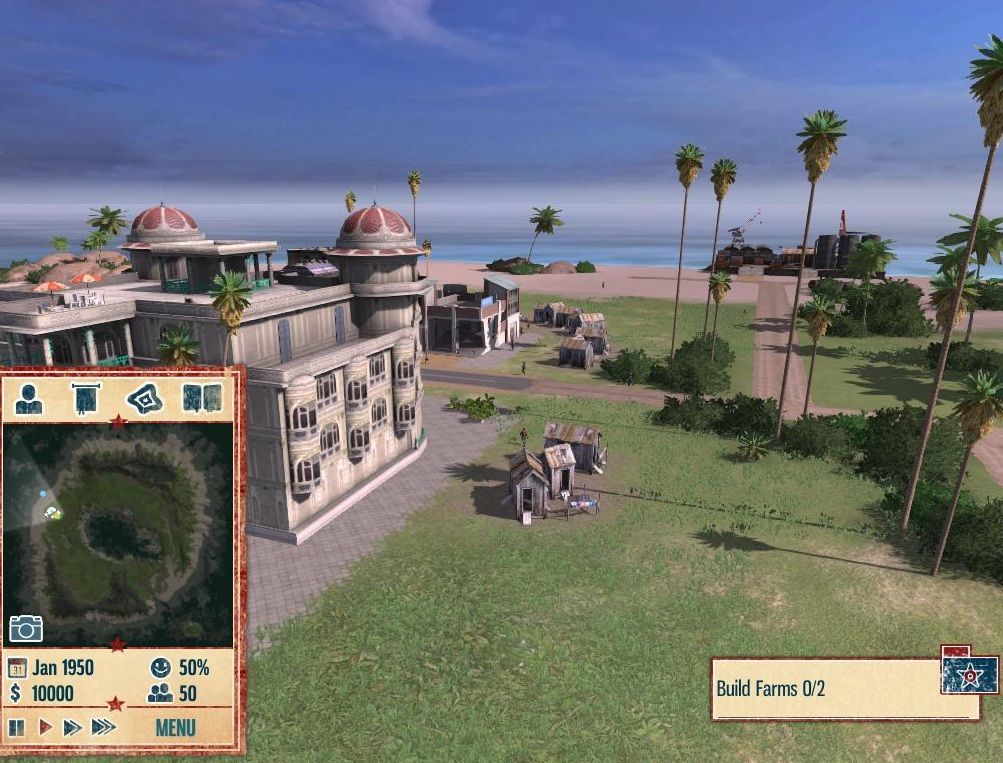Open the hanging banner icon panel
The image size is (1003, 763).
coord(86,398)
